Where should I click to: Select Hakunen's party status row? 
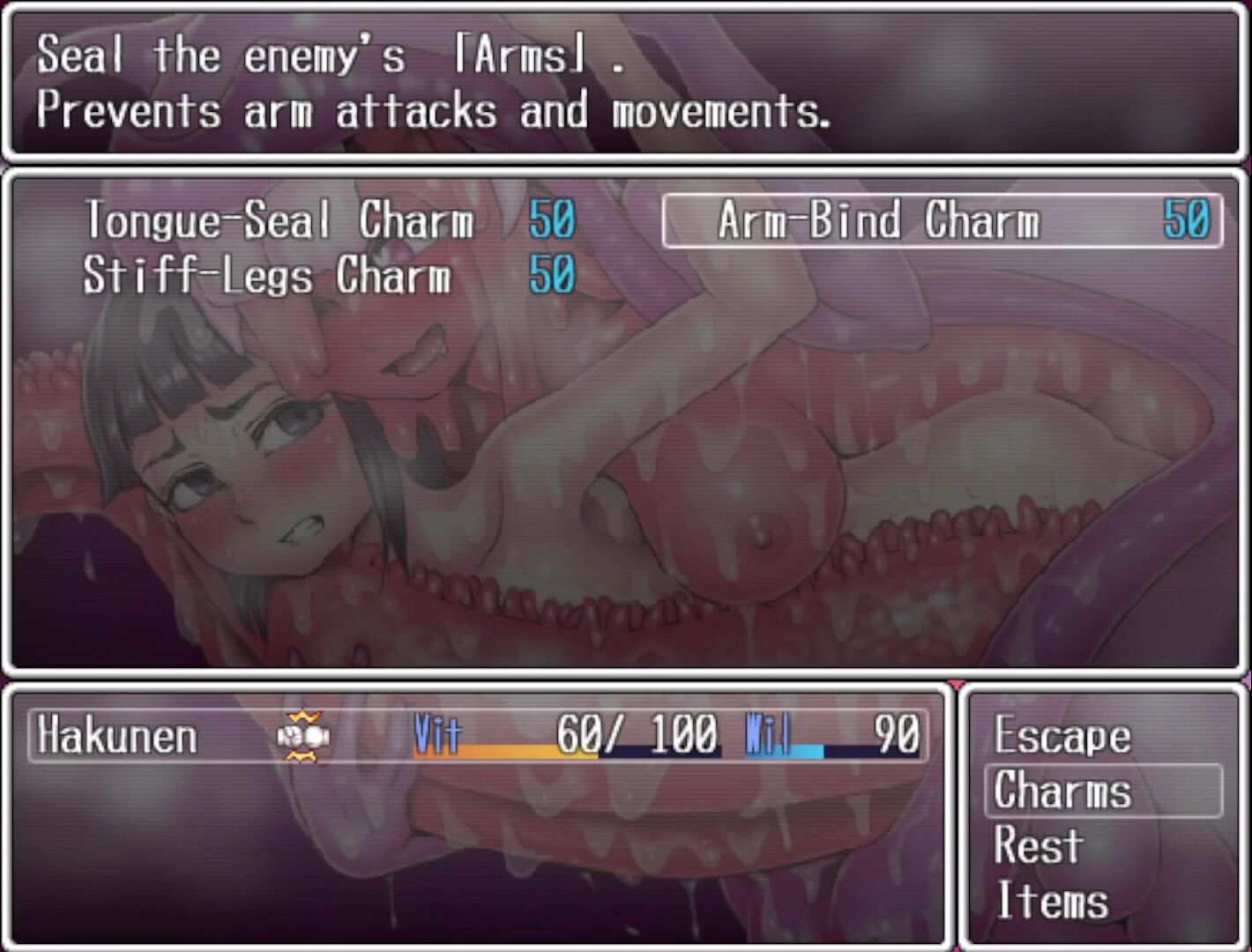(x=478, y=735)
